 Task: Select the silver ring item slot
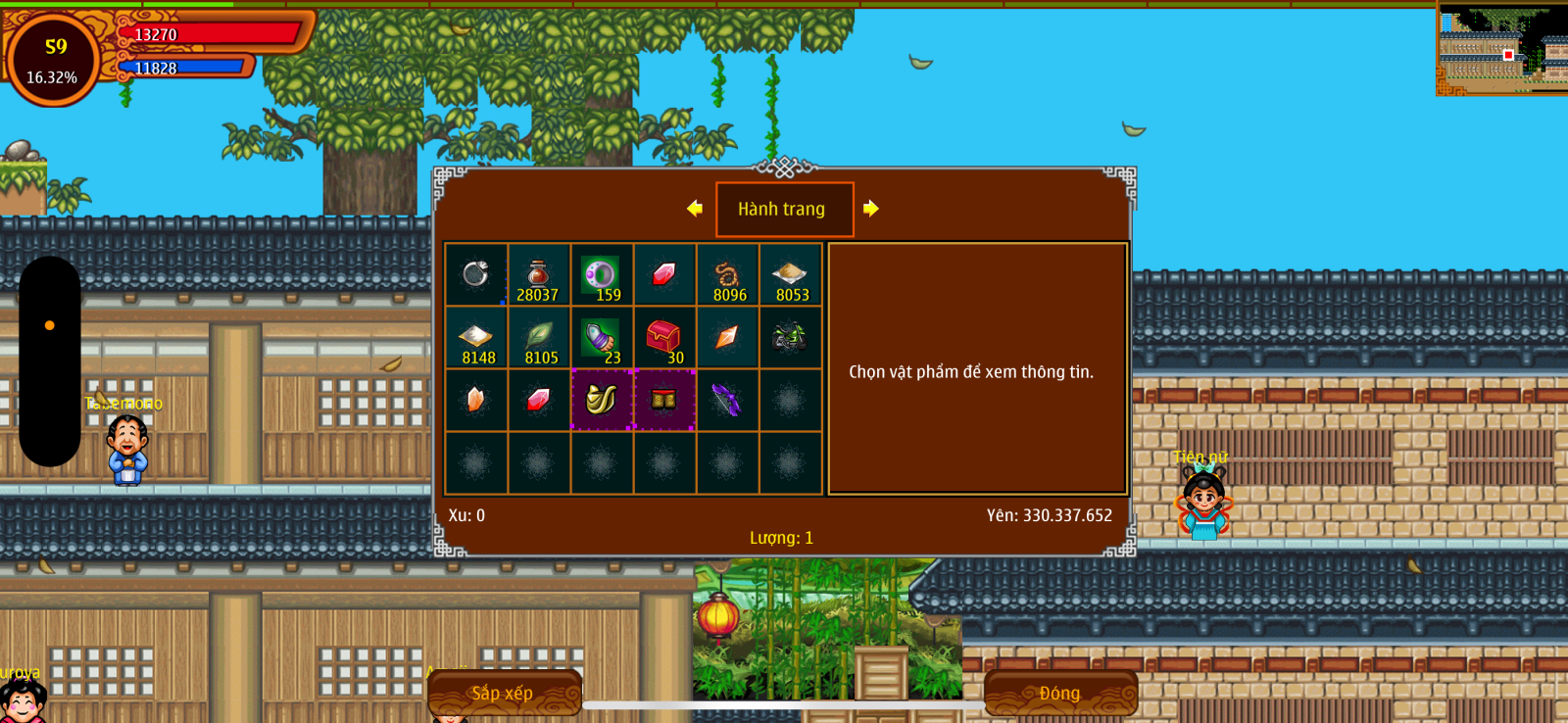[476, 274]
